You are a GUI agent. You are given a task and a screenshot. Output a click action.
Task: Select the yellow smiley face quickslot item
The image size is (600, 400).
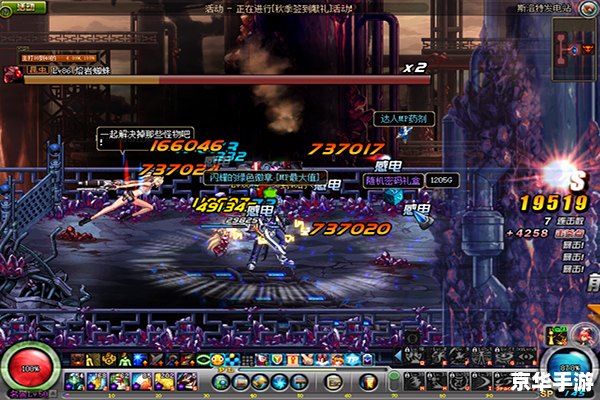tap(217, 360)
